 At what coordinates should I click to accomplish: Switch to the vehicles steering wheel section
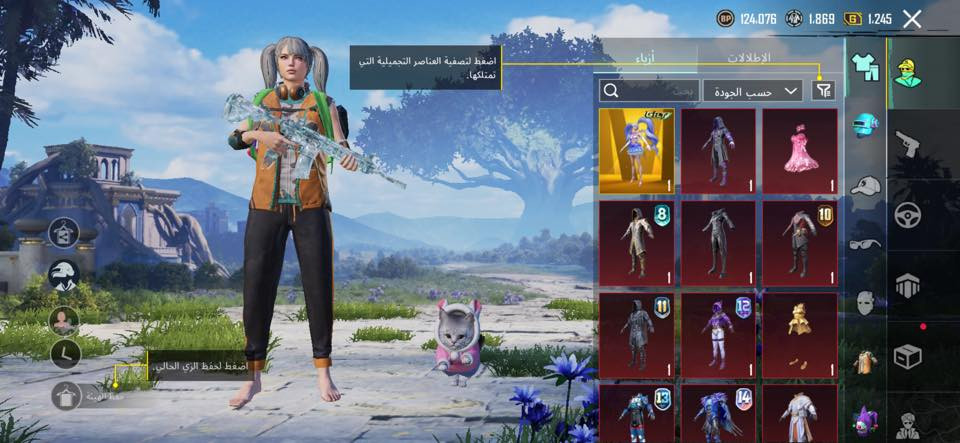(x=907, y=215)
